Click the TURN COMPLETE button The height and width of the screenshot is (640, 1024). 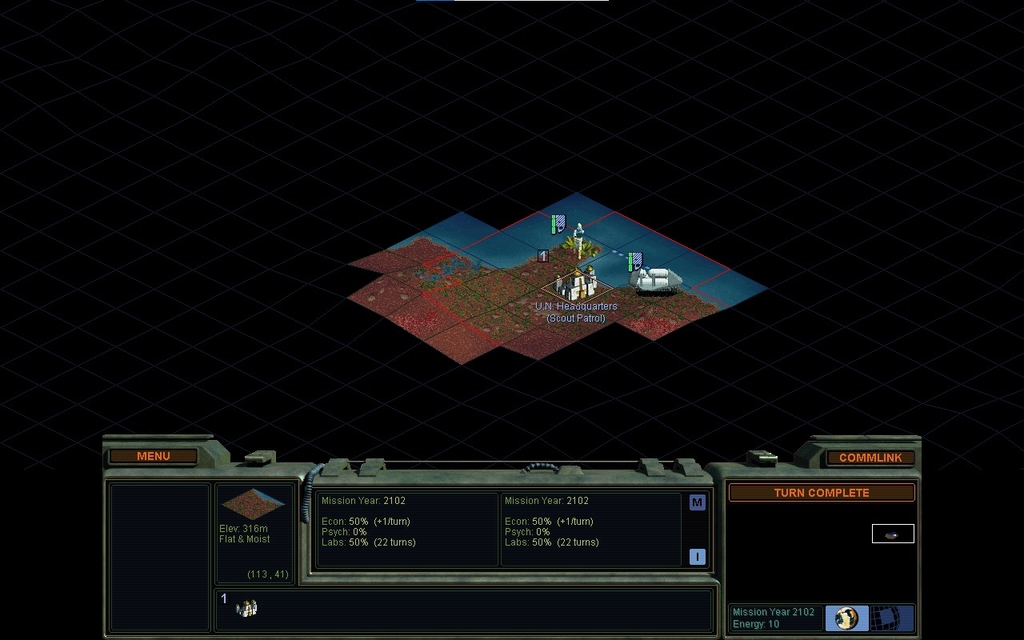click(821, 493)
